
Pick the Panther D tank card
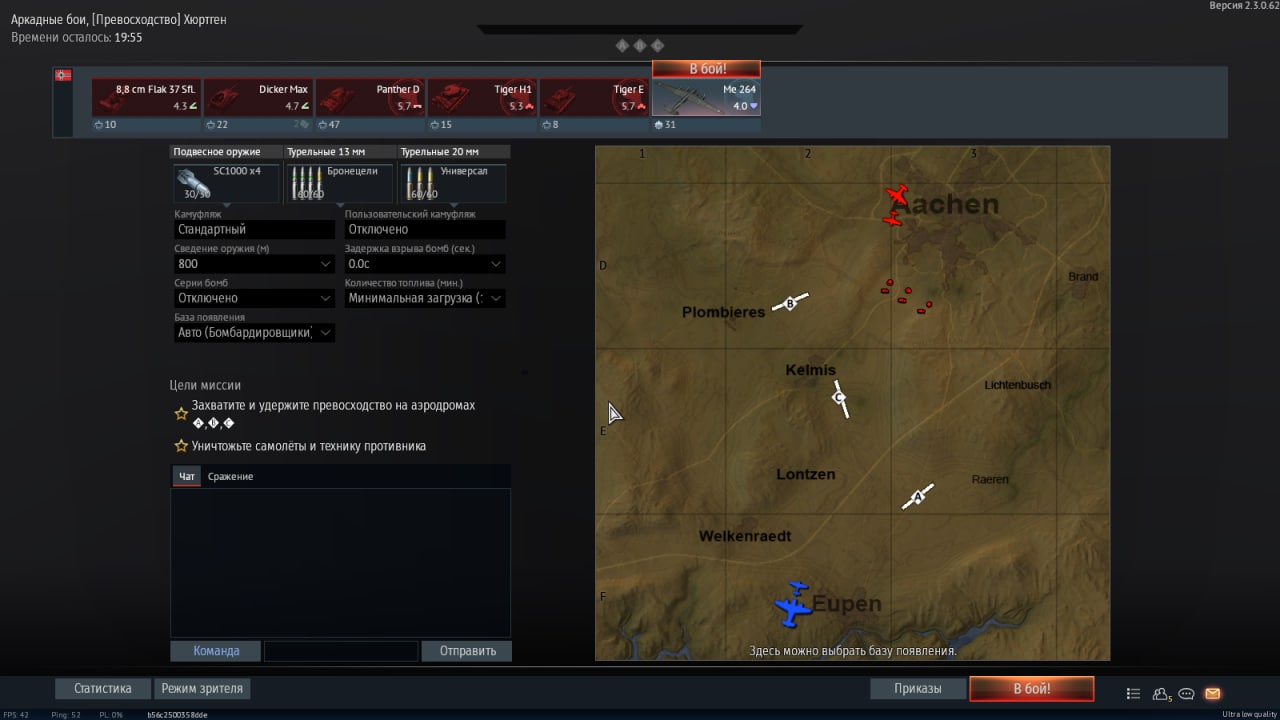370,98
